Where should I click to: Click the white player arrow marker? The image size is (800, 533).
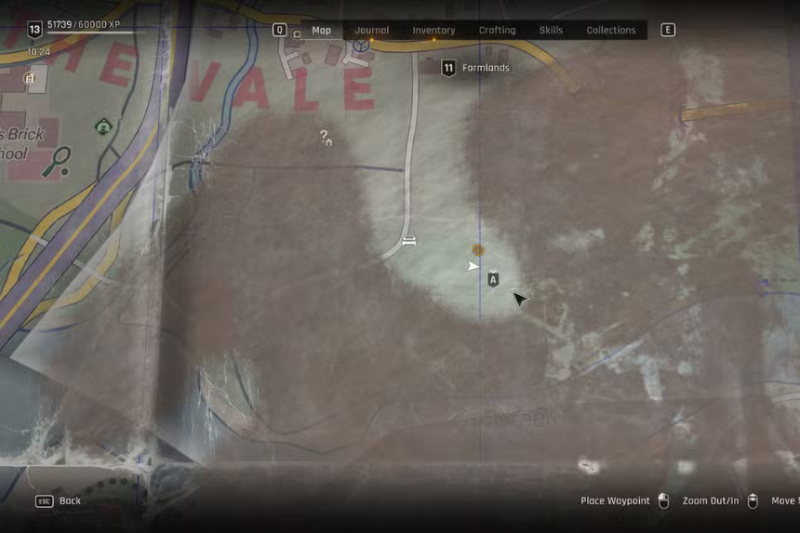473,266
